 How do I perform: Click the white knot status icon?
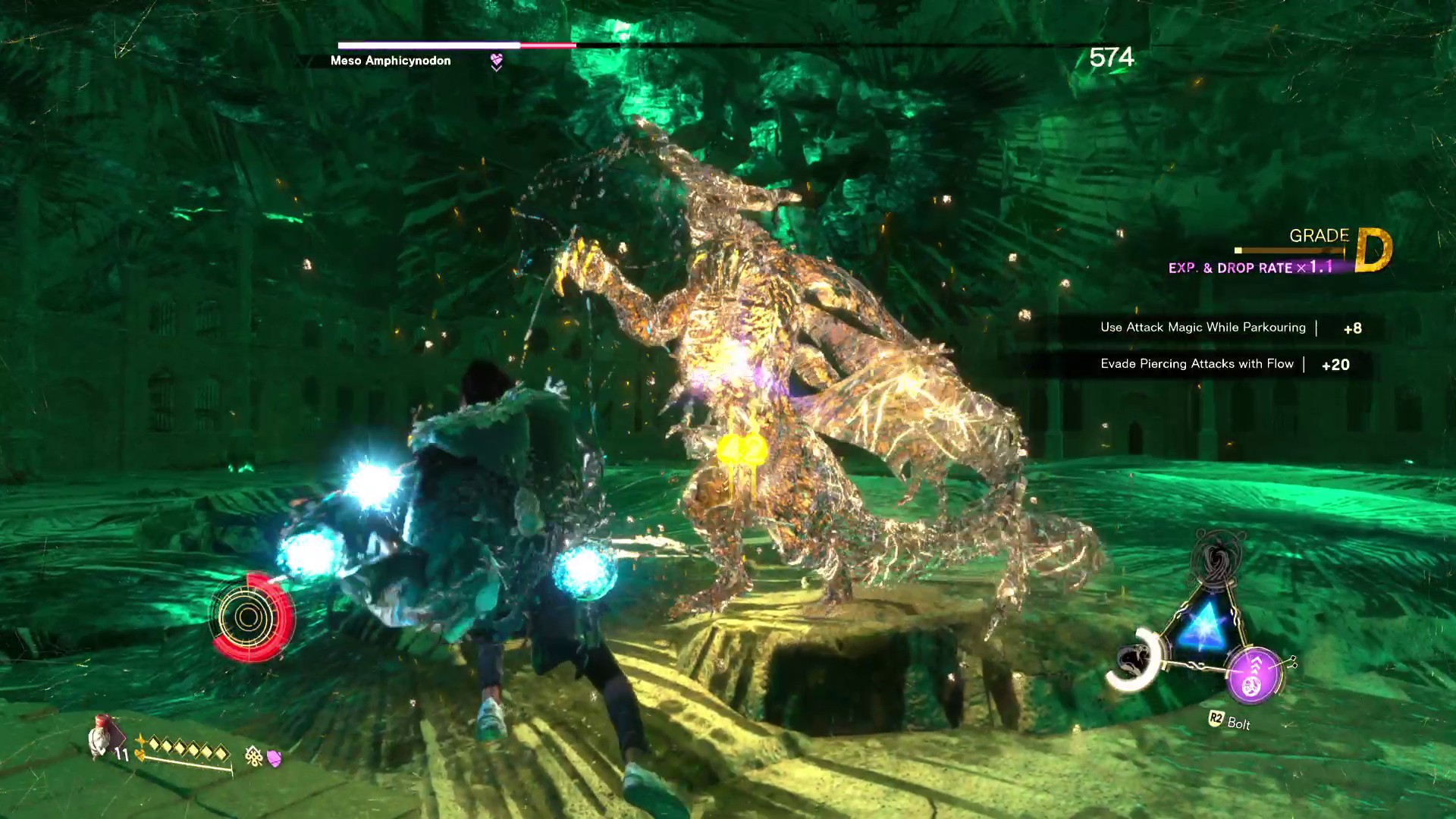click(x=253, y=755)
